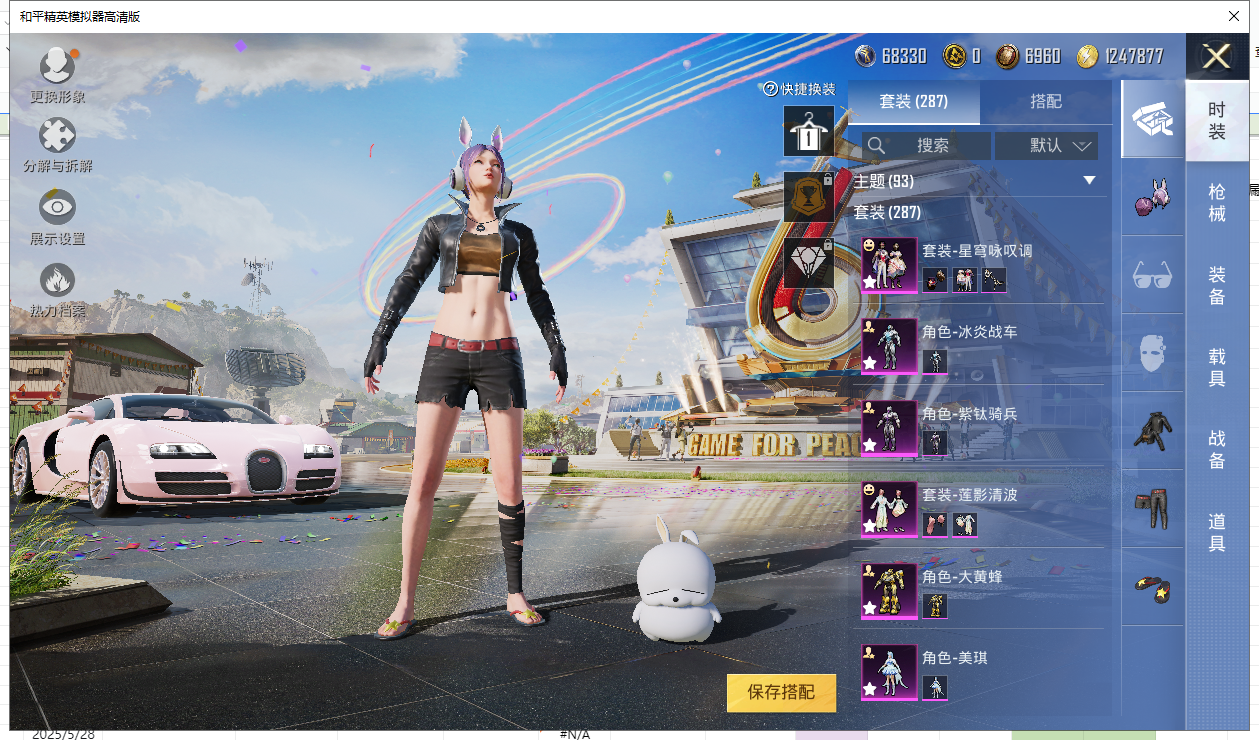Click the 搜索 search field
This screenshot has height=740, width=1259.
[x=927, y=146]
